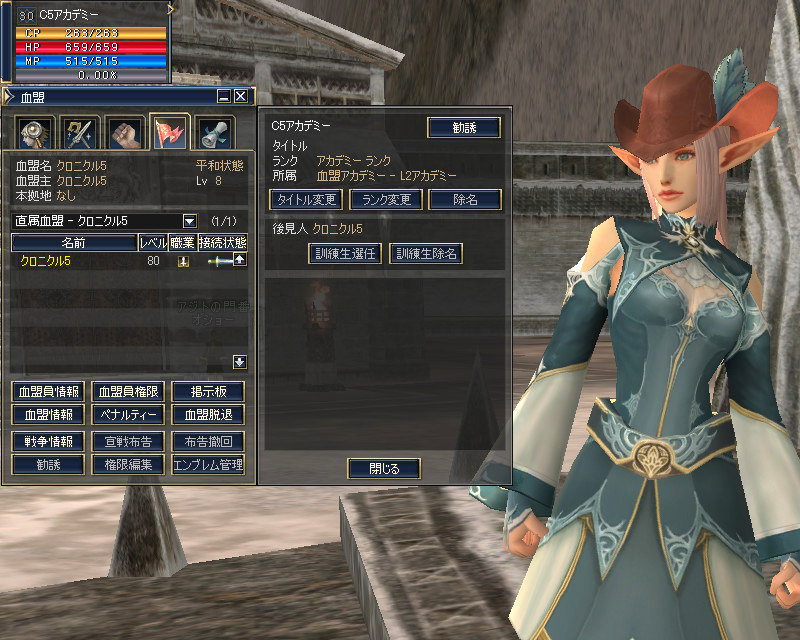
Task: Open the 直属血盟 unit dropdown
Action: [189, 220]
